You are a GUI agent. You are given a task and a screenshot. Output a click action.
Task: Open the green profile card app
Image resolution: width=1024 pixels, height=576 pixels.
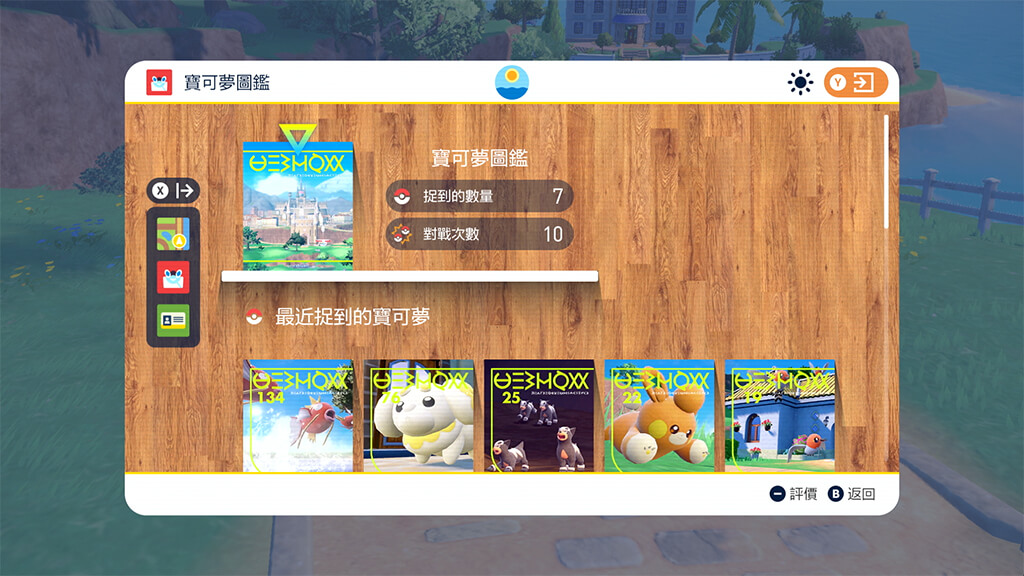pyautogui.click(x=173, y=320)
